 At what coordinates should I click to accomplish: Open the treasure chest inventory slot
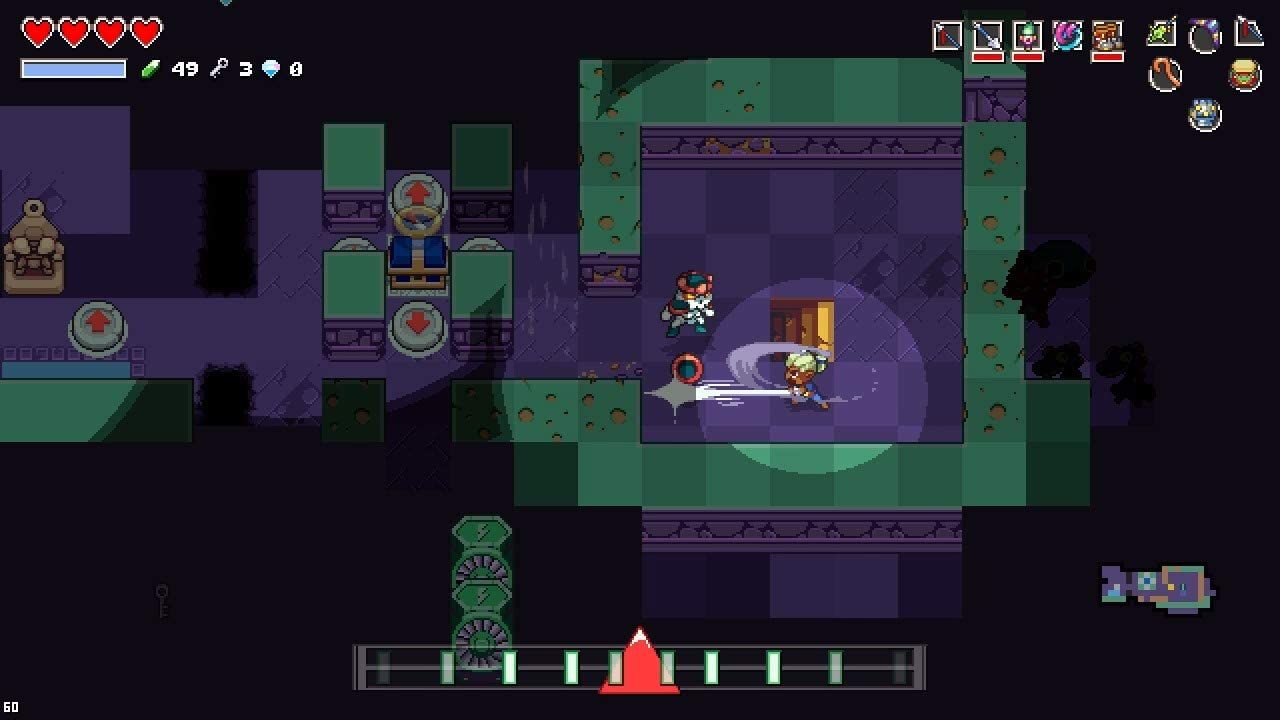[1107, 34]
